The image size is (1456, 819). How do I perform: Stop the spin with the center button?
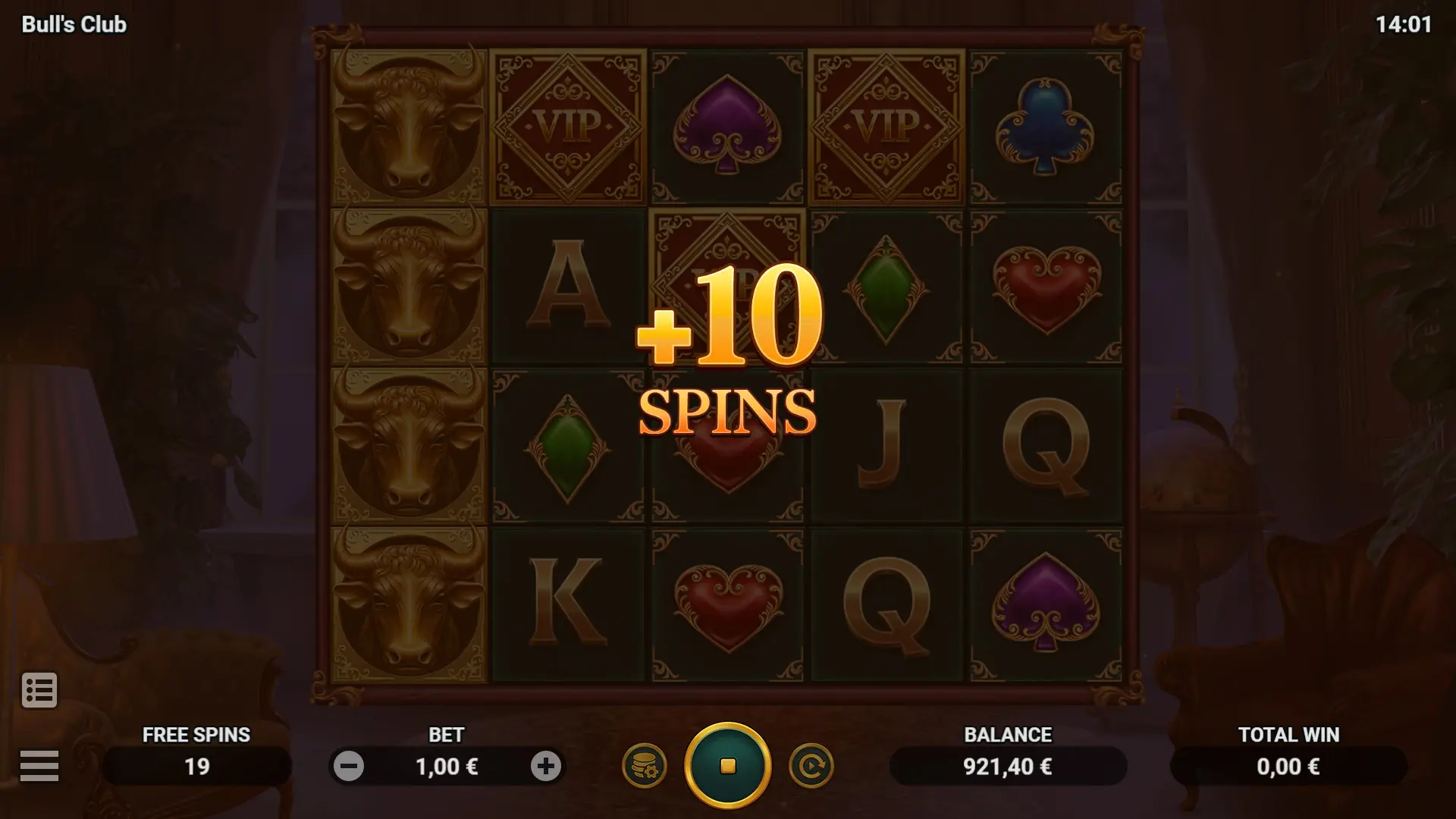coord(727,766)
